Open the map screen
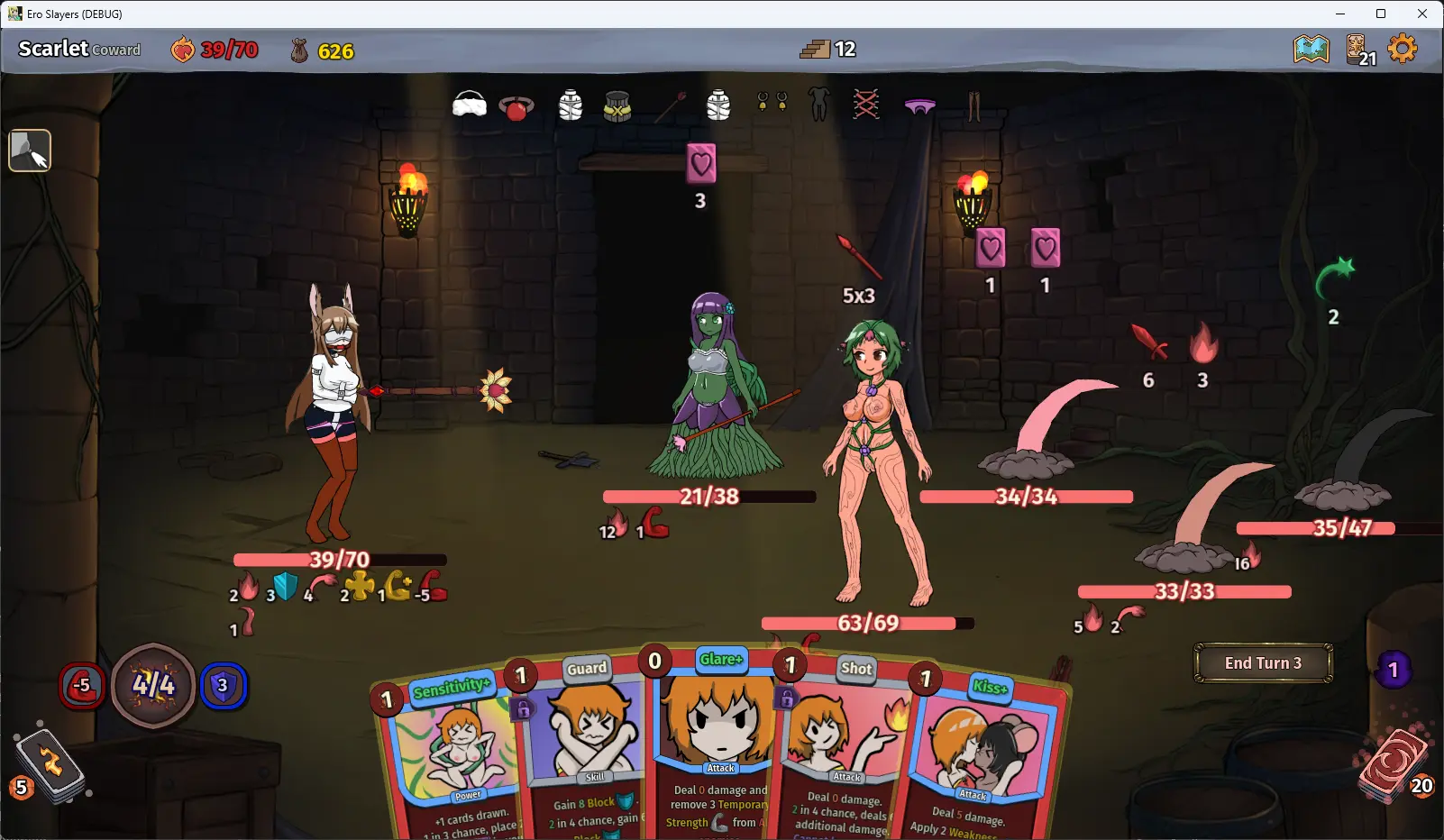 click(x=1311, y=49)
